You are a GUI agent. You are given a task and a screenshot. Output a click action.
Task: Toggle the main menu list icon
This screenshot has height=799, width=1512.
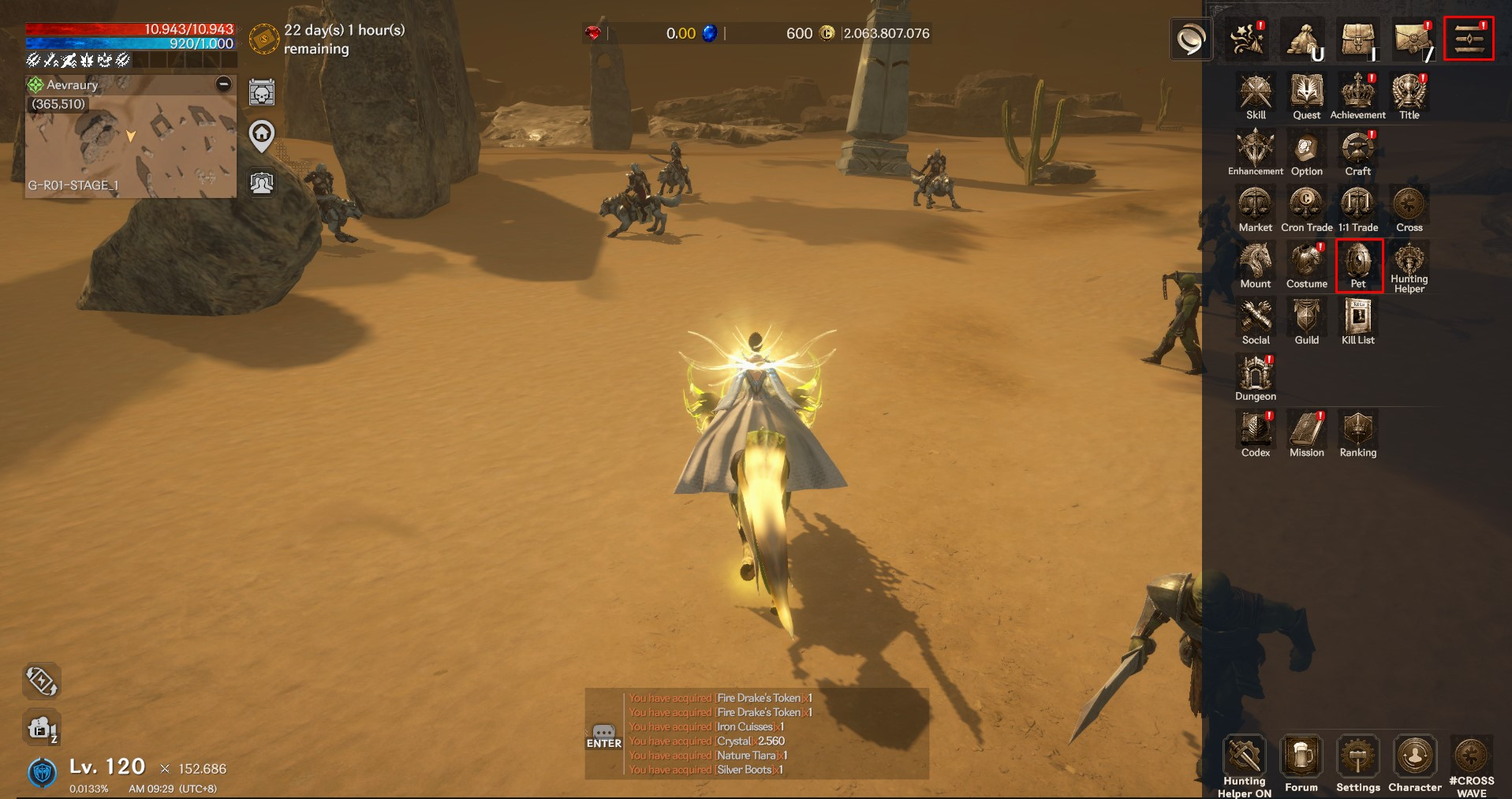(x=1469, y=38)
